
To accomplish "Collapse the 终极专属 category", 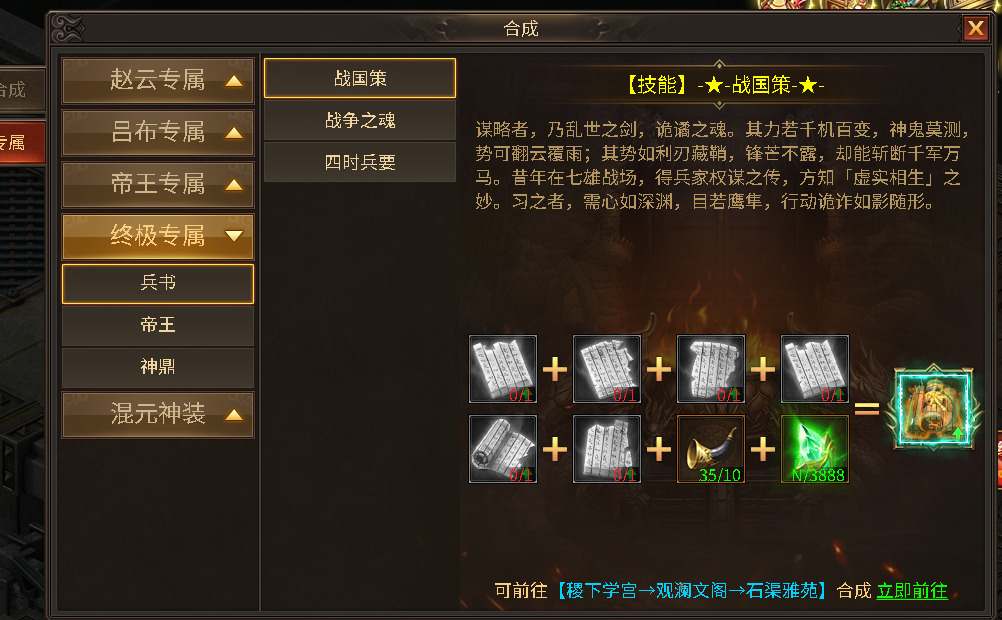I will pyautogui.click(x=158, y=237).
